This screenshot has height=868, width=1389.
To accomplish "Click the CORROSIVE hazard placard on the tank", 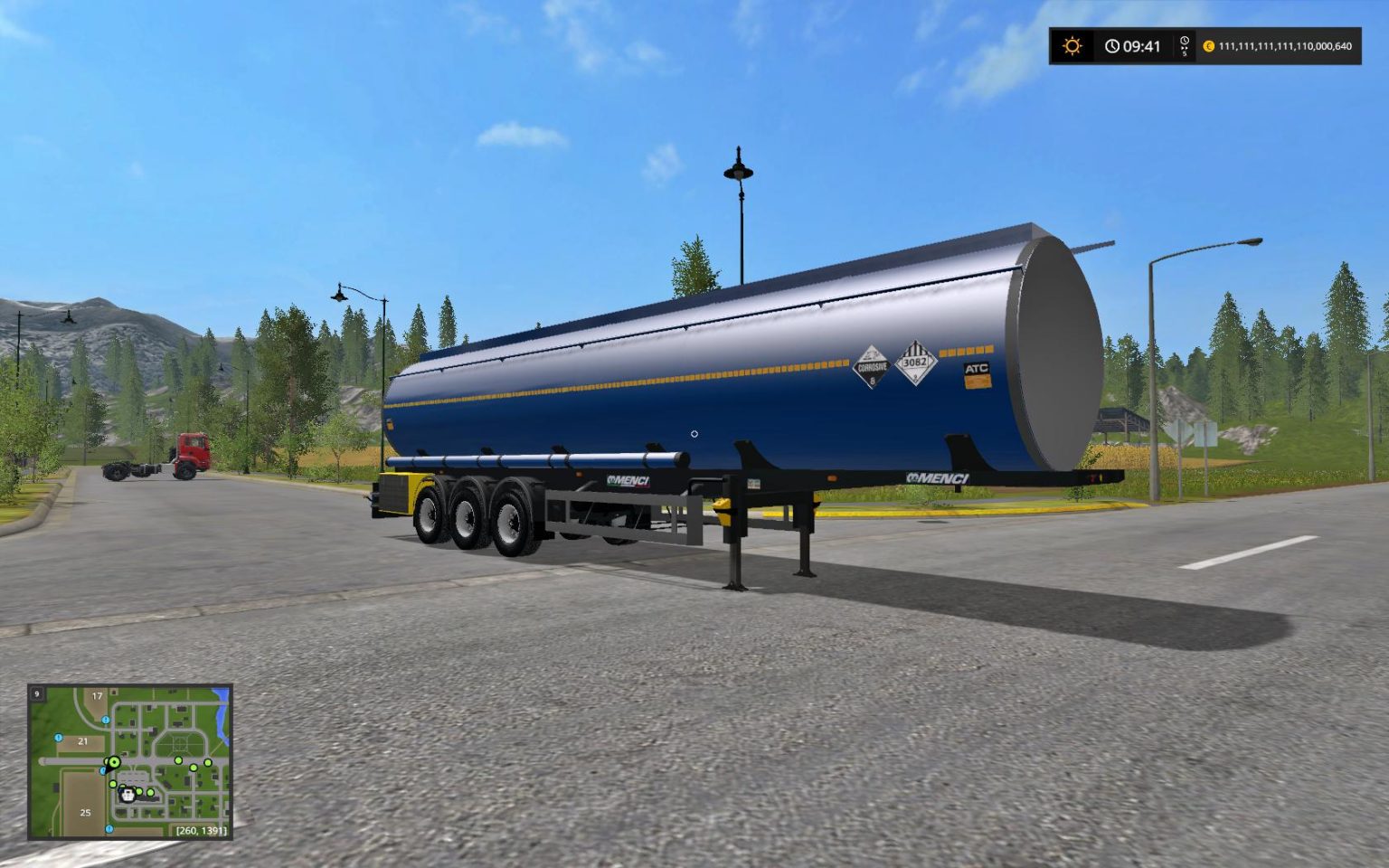I will click(x=872, y=366).
